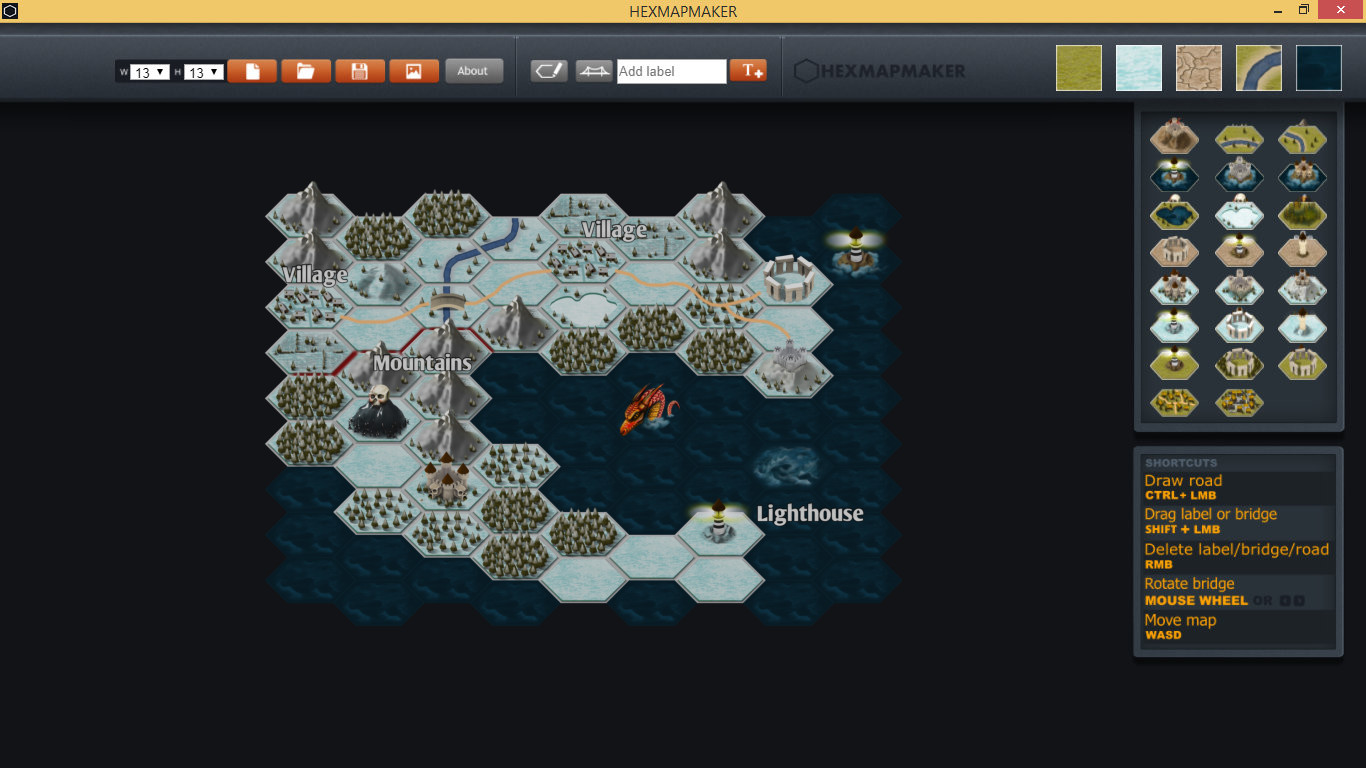Open the map height dropdown
This screenshot has height=768, width=1366.
[198, 71]
